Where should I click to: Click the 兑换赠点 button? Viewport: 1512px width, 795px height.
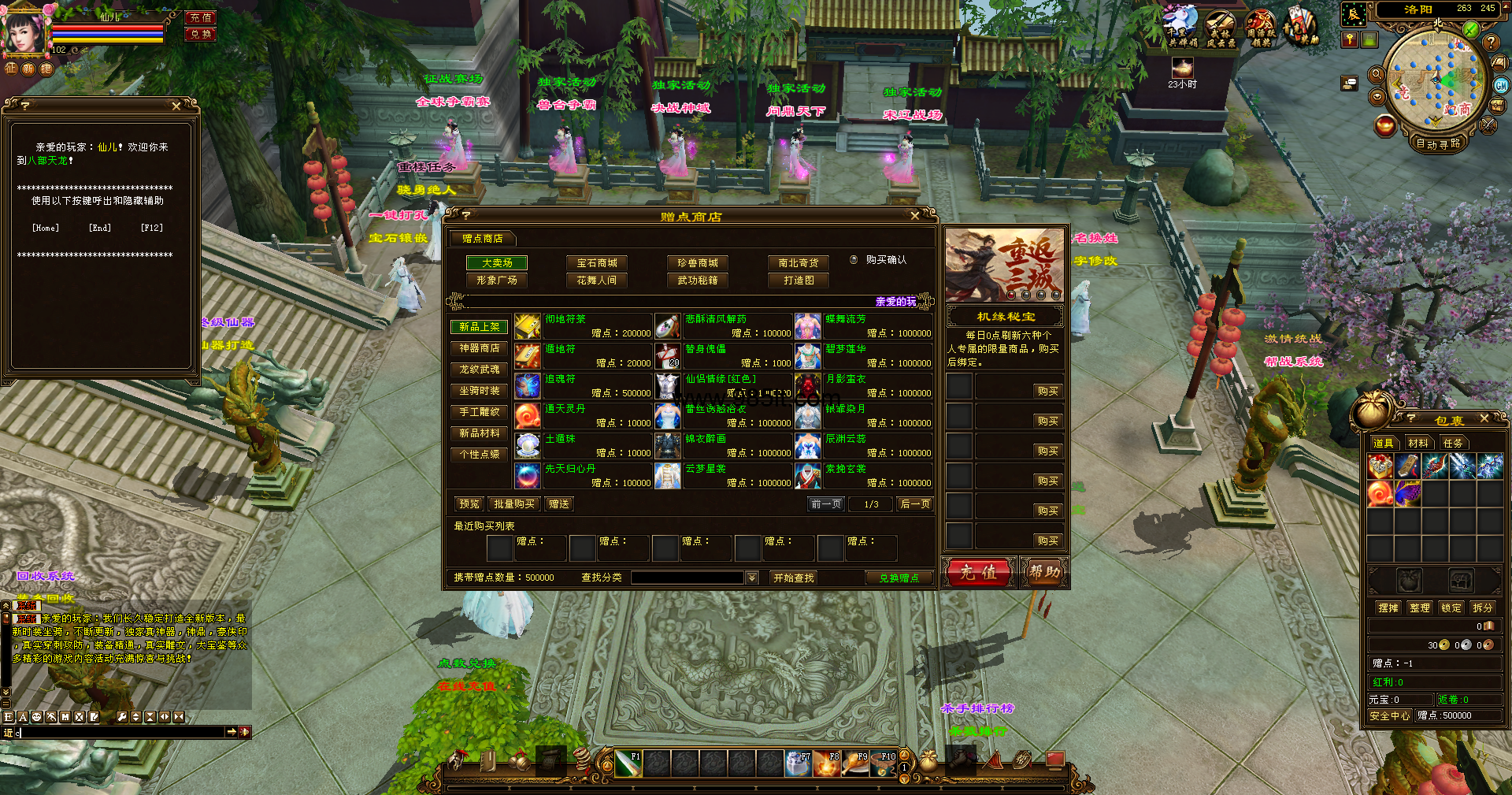(899, 578)
